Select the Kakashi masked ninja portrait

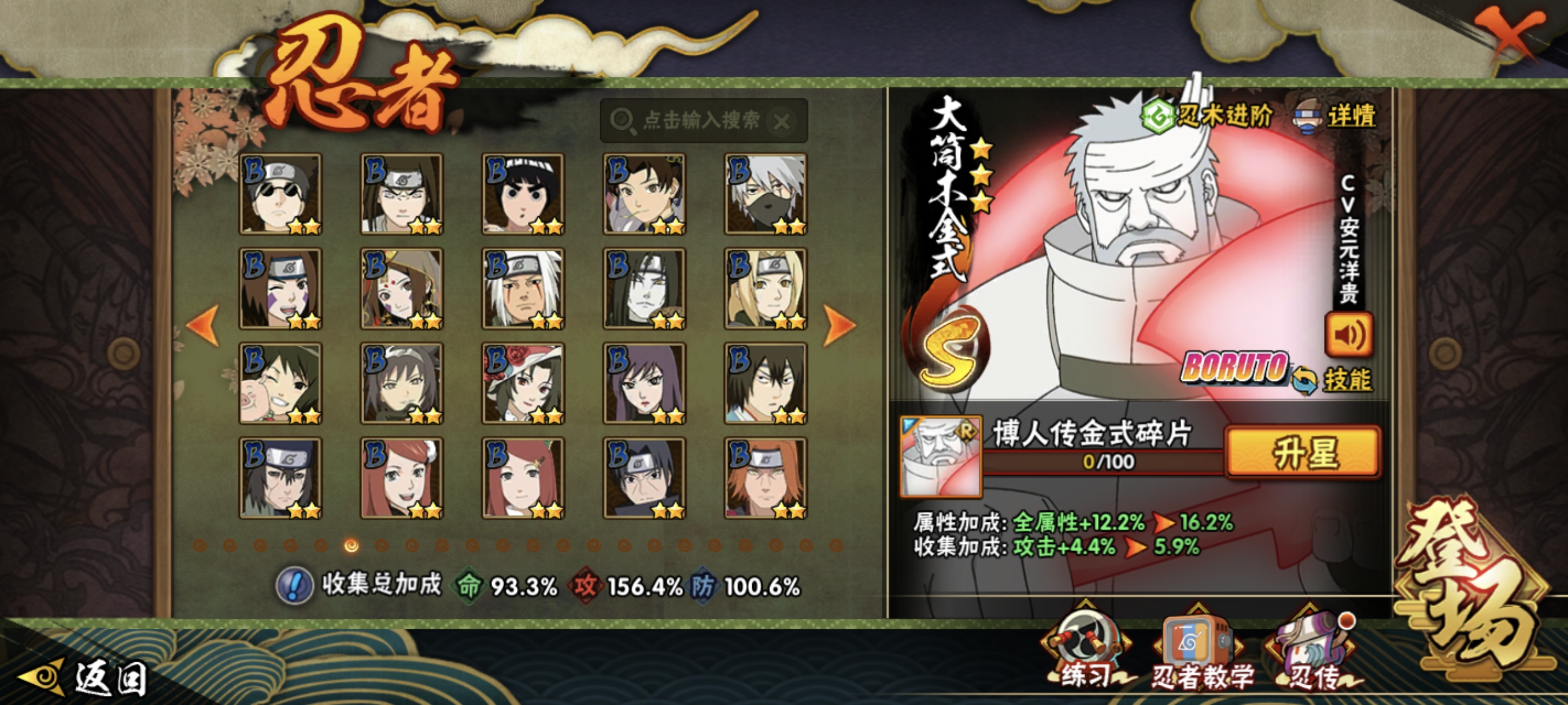[765, 194]
